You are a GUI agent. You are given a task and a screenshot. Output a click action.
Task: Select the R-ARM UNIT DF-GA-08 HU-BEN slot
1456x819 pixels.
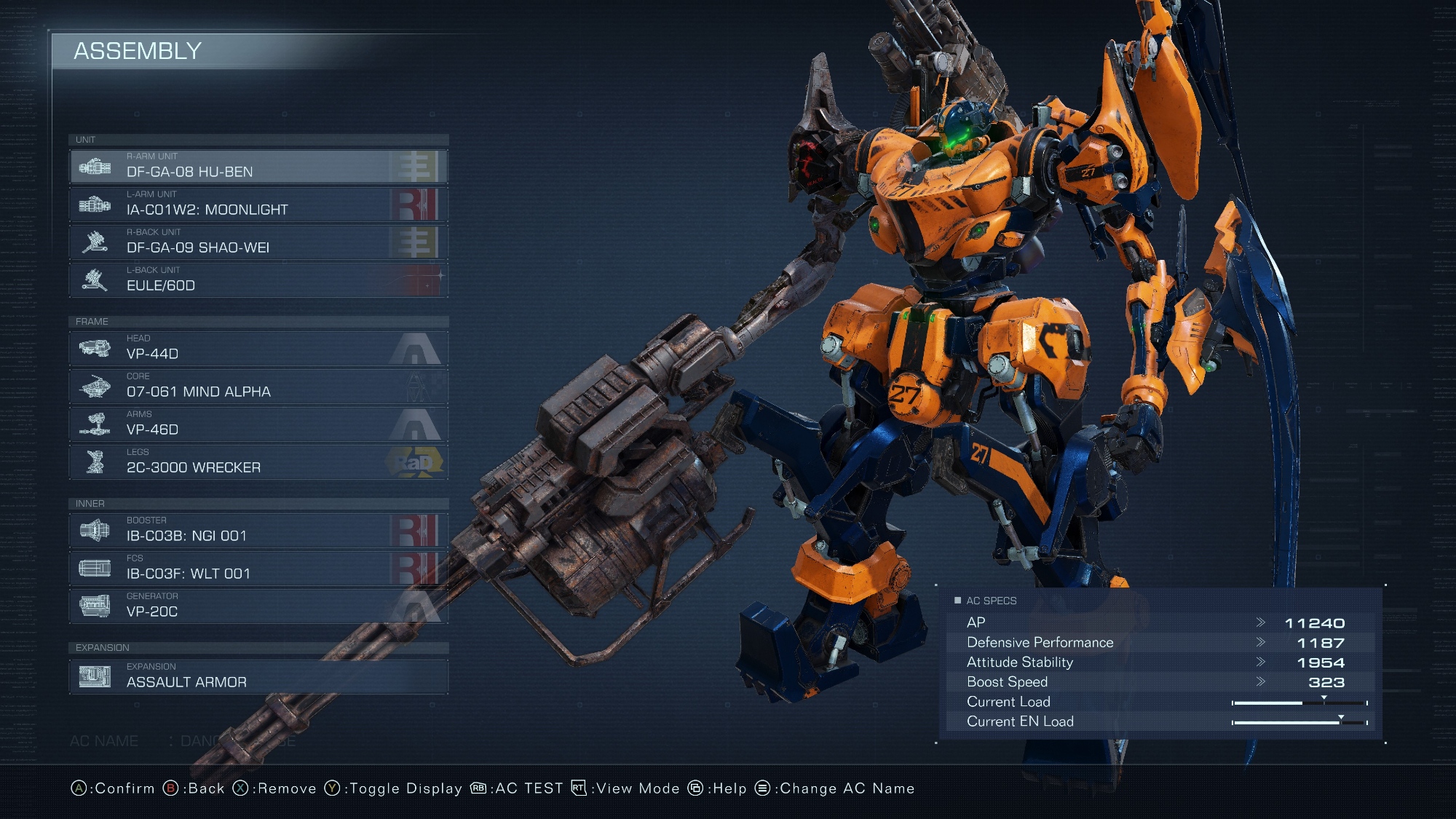(x=258, y=167)
